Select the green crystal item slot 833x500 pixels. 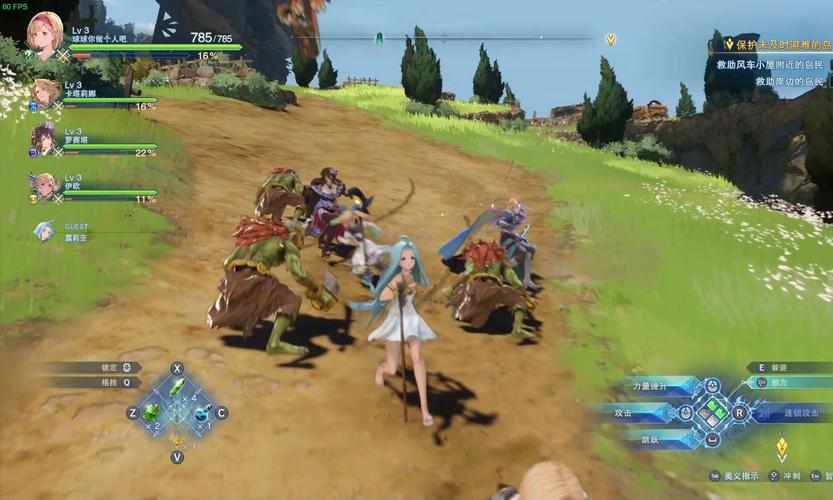tap(177, 388)
